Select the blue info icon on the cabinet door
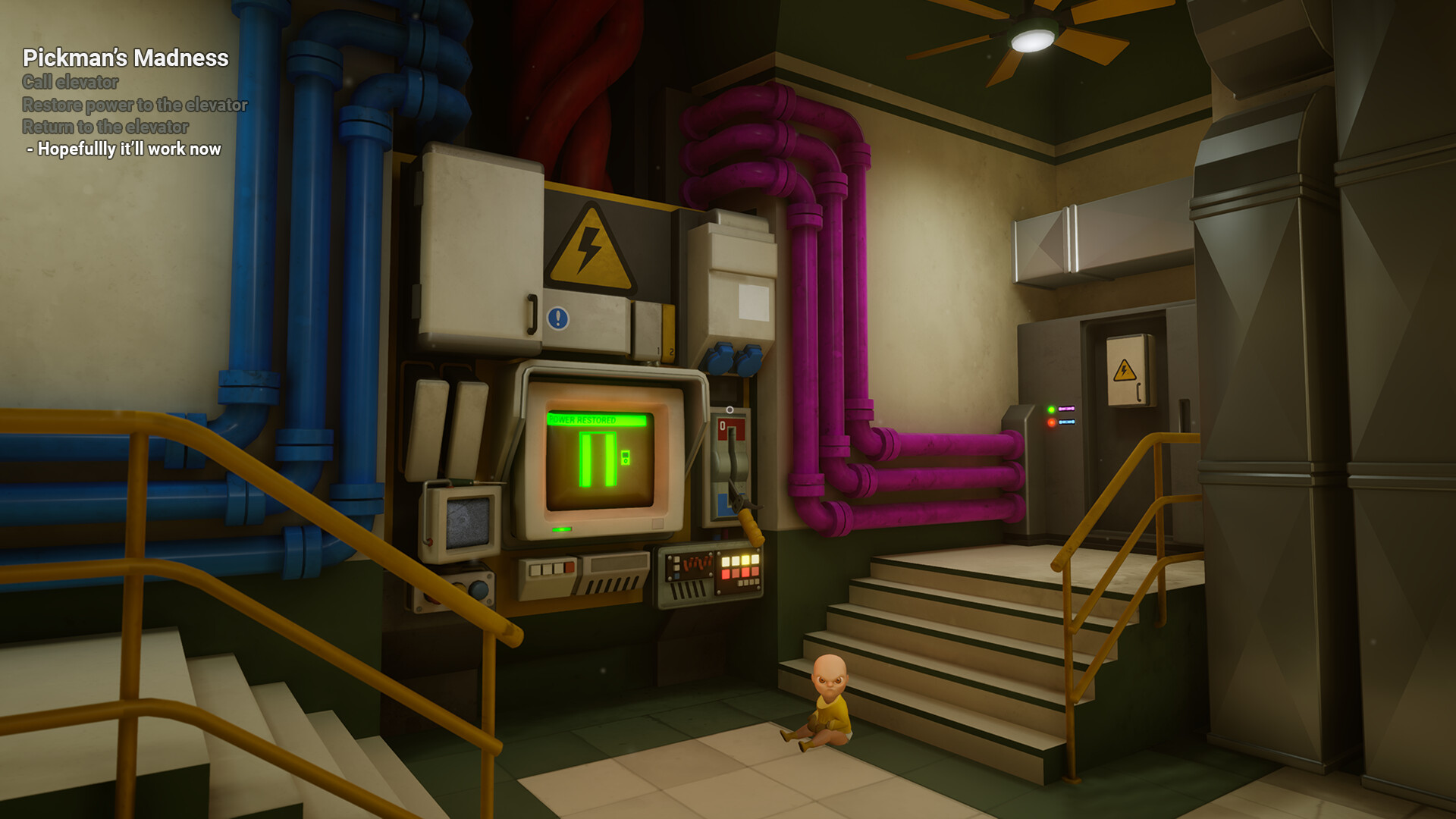1456x819 pixels. click(x=557, y=317)
